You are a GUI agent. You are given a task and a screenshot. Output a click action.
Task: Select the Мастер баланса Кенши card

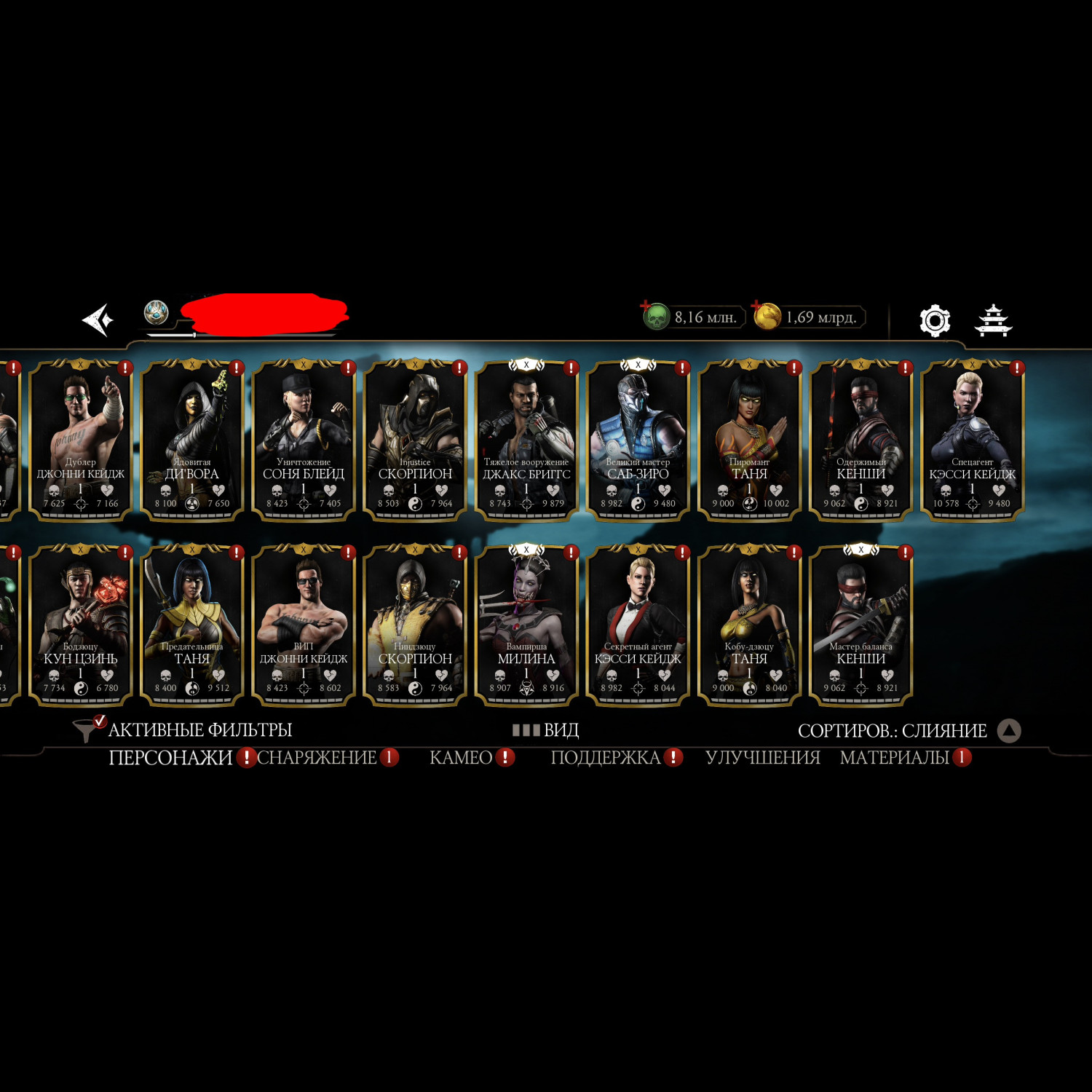point(860,624)
